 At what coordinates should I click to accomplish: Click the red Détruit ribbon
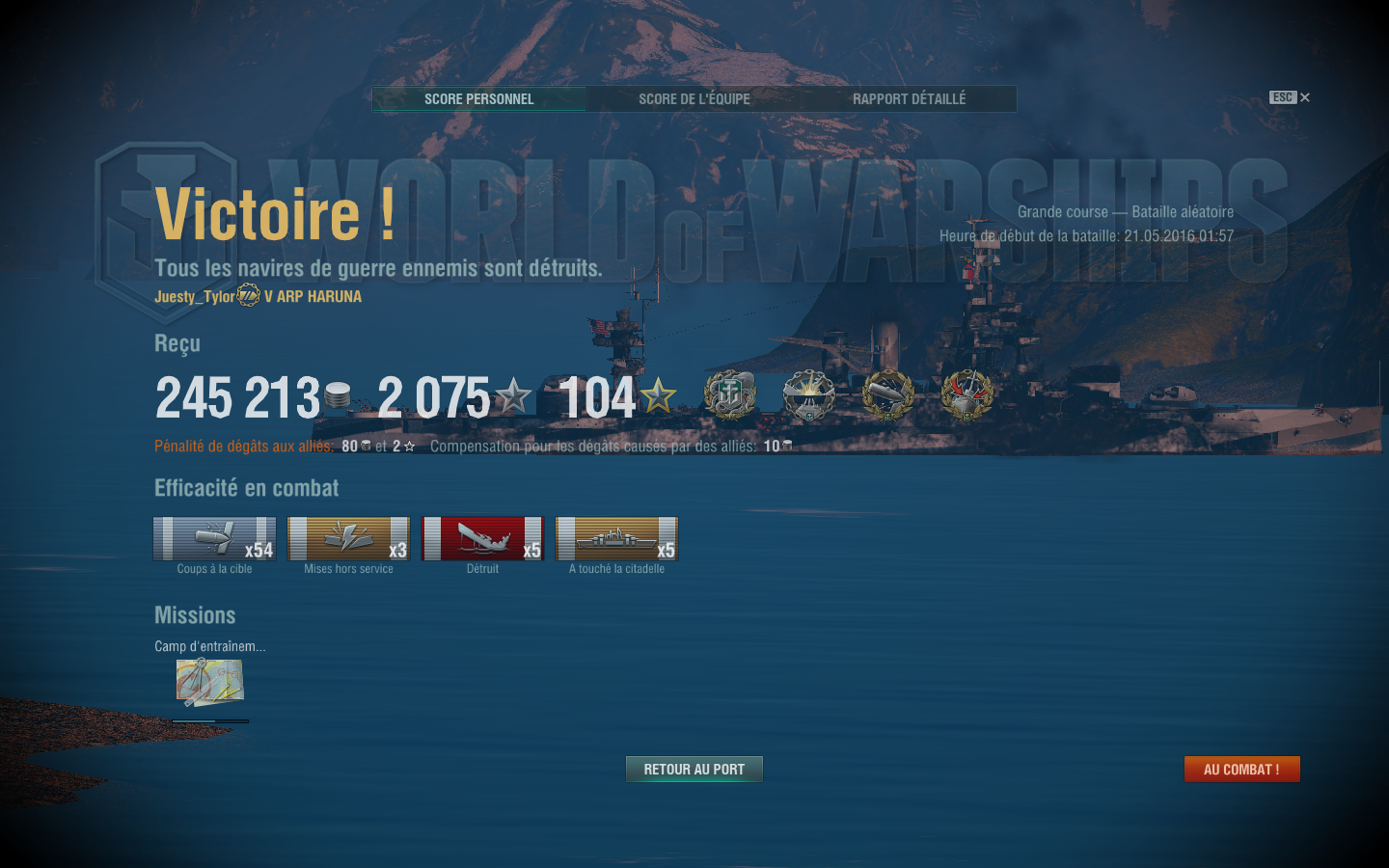point(482,539)
